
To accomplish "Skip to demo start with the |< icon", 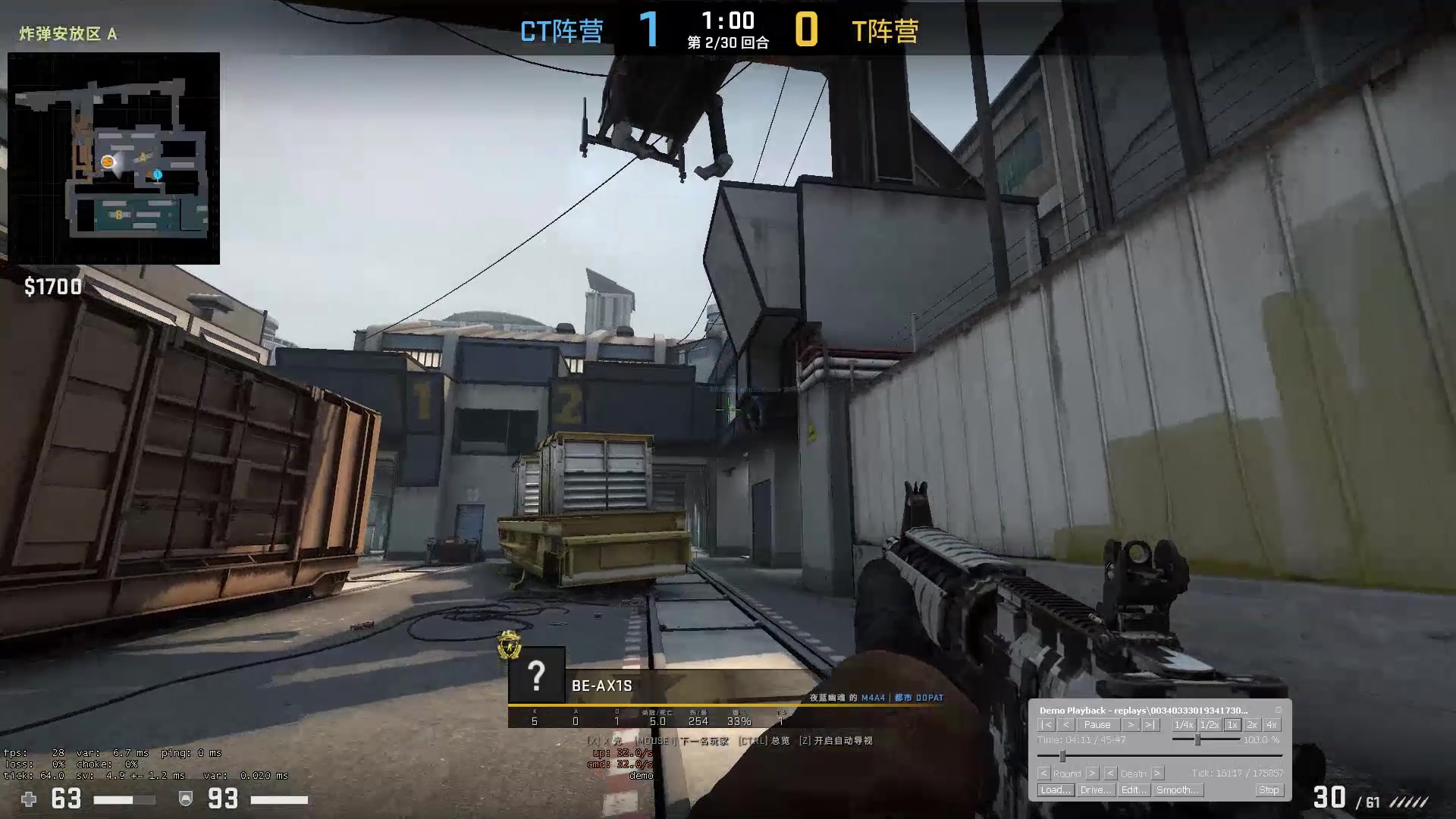I will pos(1047,725).
